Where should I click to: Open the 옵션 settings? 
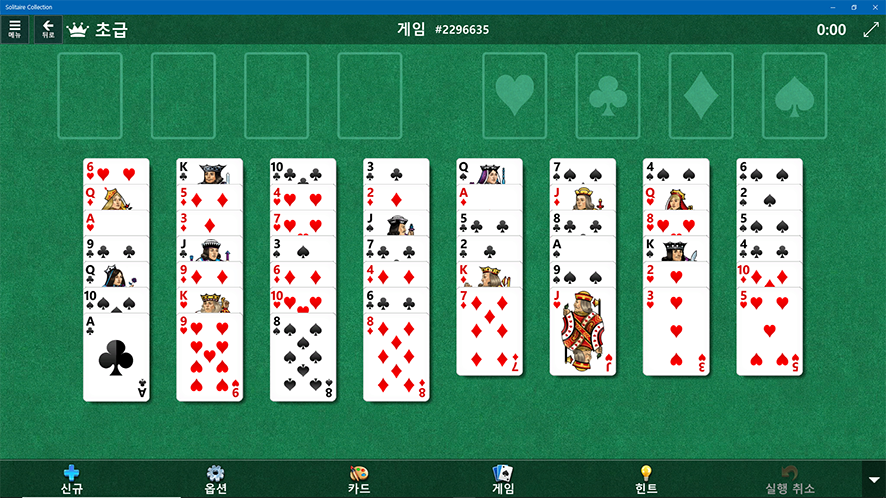216,479
